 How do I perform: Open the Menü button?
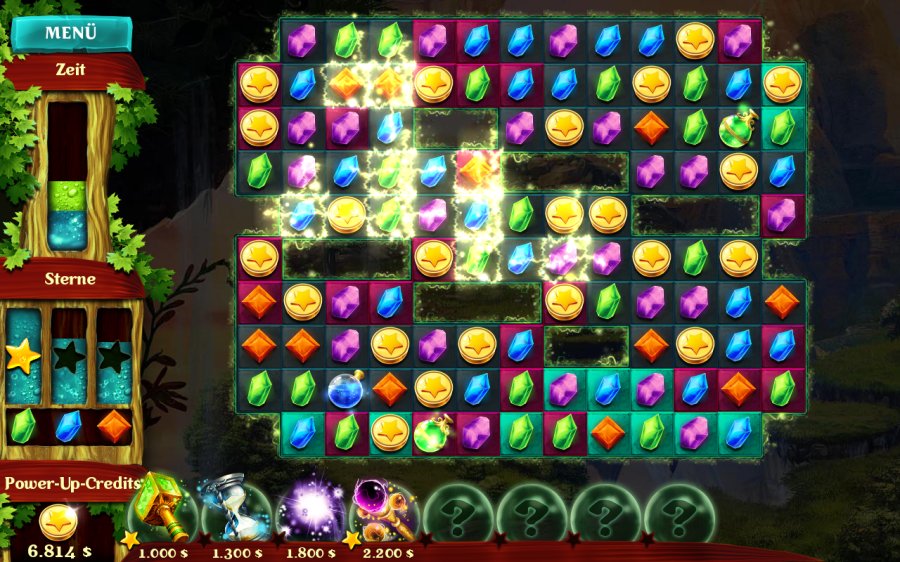click(71, 33)
